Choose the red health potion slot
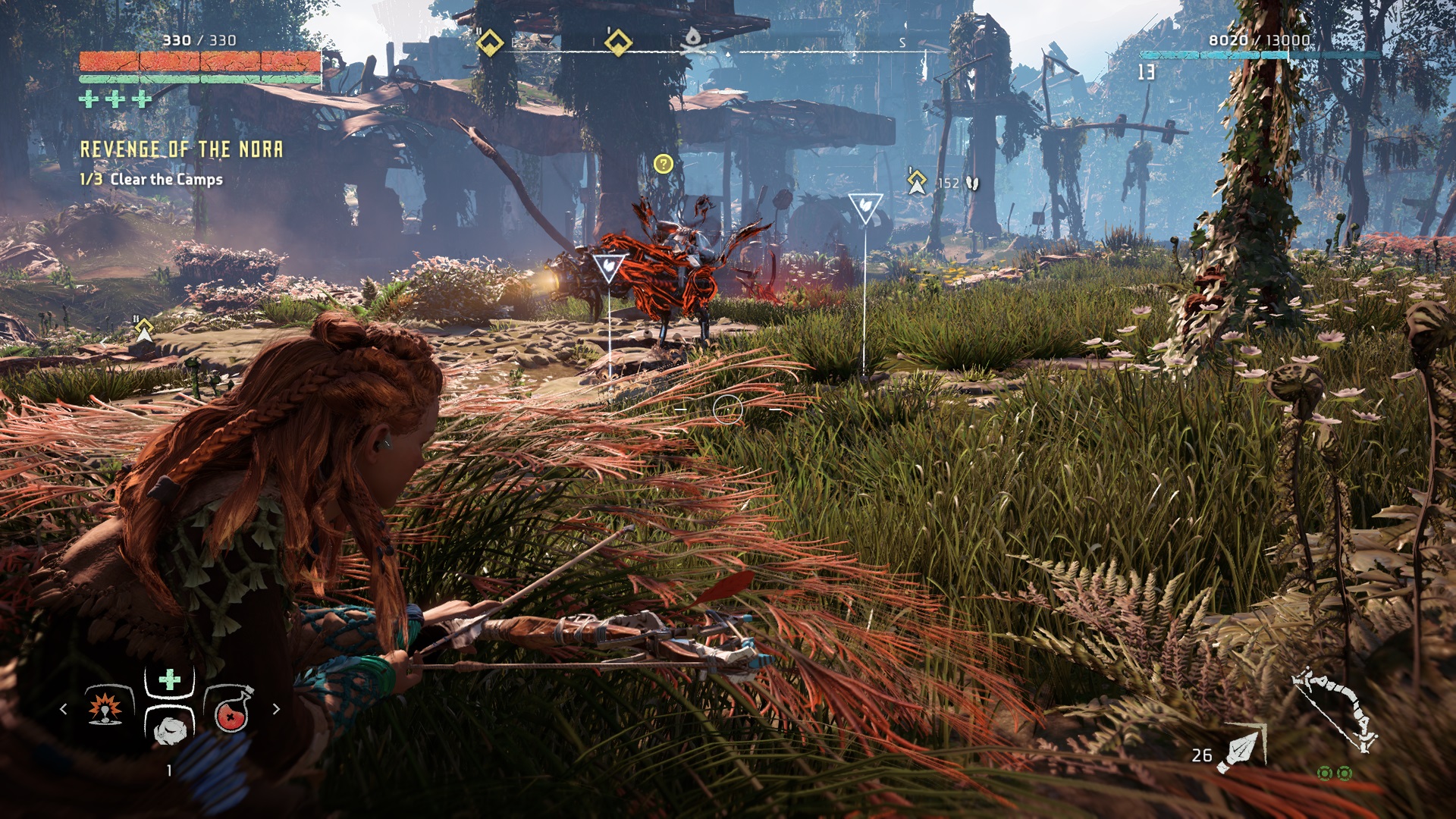The image size is (1456, 819). (231, 710)
